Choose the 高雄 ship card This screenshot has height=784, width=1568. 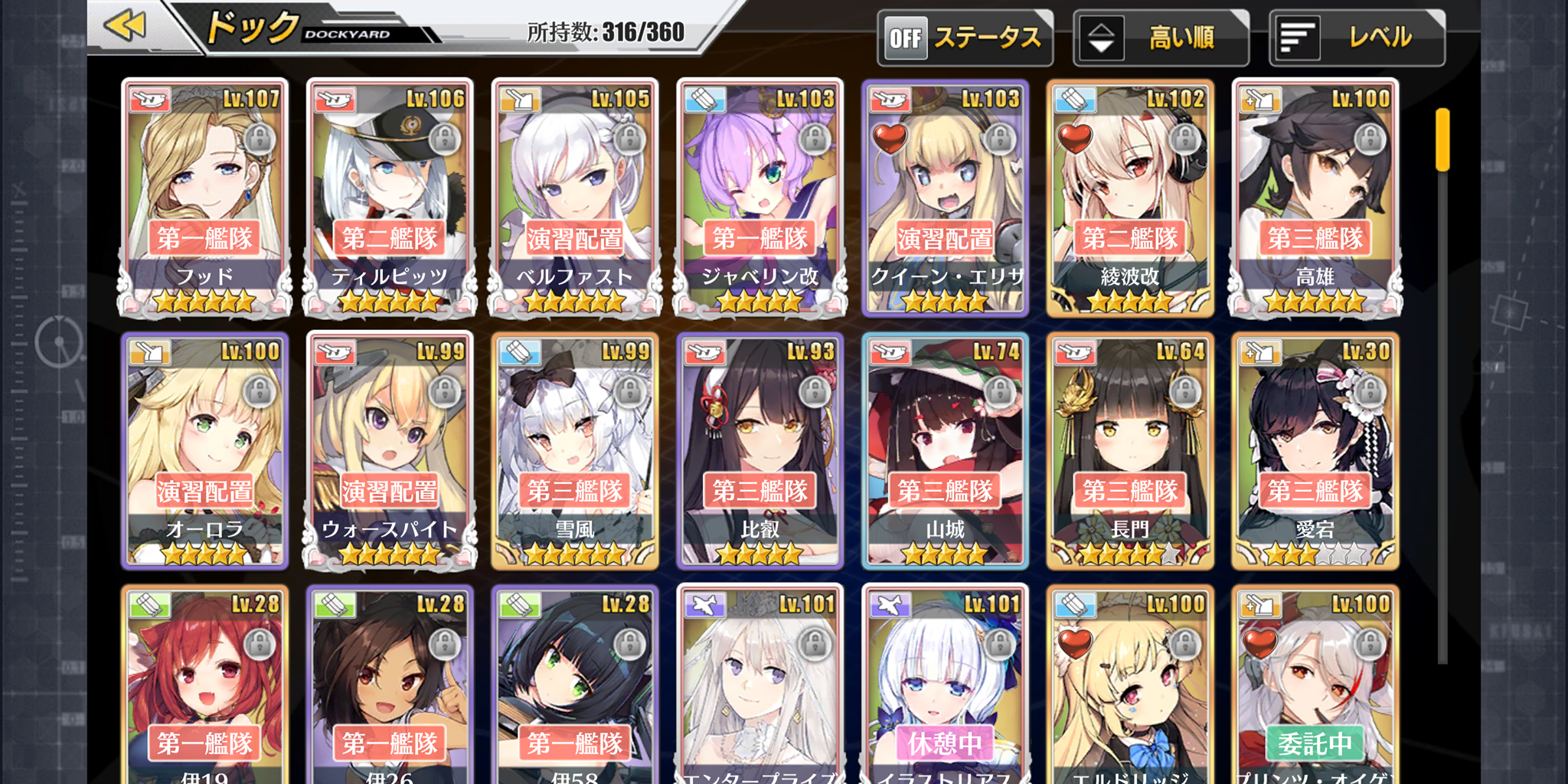1315,198
